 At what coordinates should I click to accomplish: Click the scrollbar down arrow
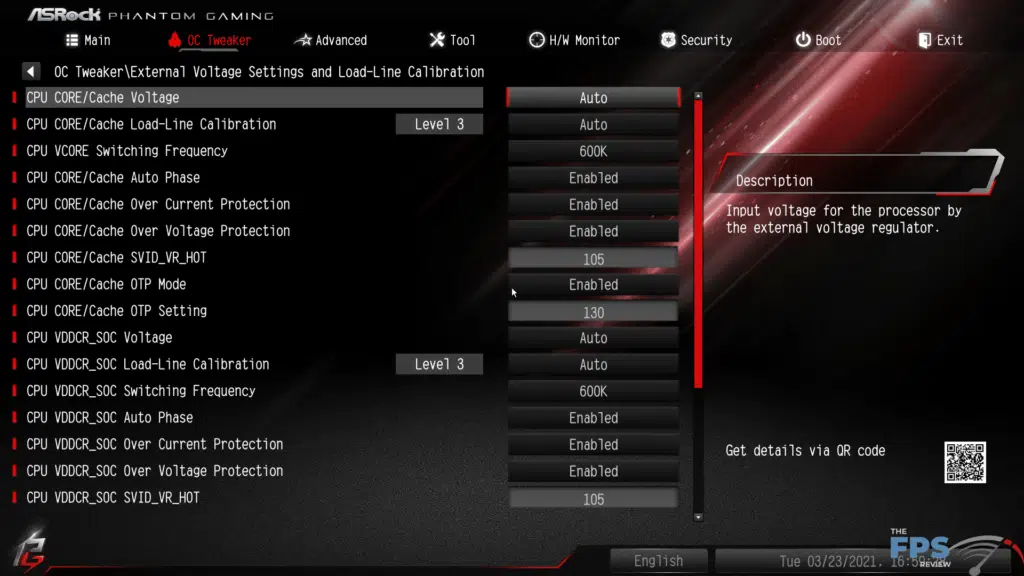tap(698, 517)
